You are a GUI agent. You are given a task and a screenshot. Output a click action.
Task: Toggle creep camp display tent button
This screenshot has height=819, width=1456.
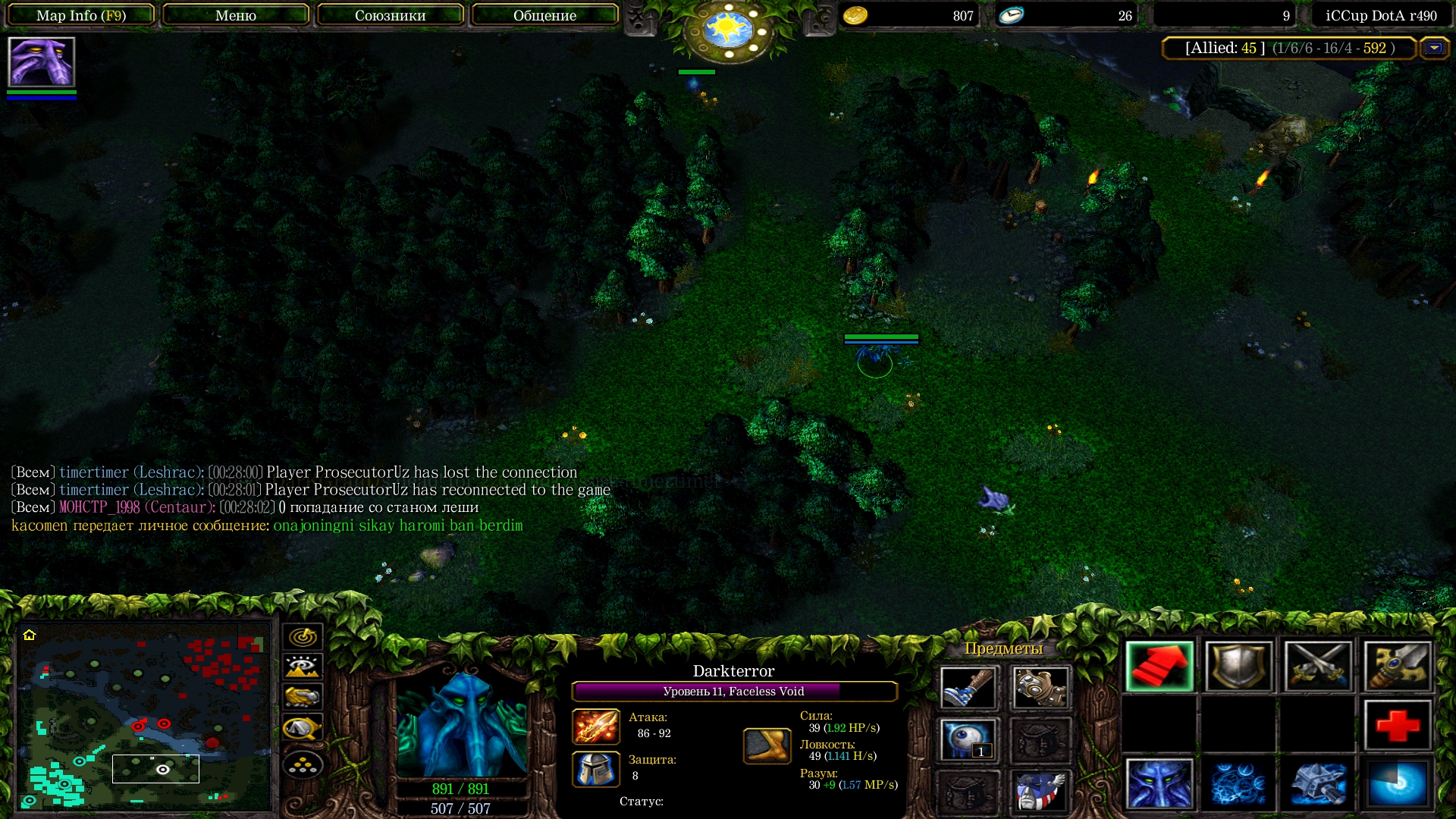click(x=303, y=728)
